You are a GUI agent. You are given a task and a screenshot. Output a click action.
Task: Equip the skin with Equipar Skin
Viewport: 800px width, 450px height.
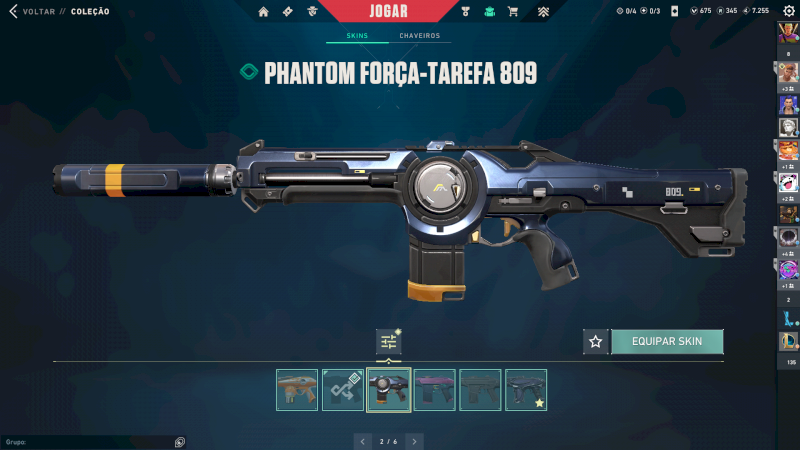point(666,341)
